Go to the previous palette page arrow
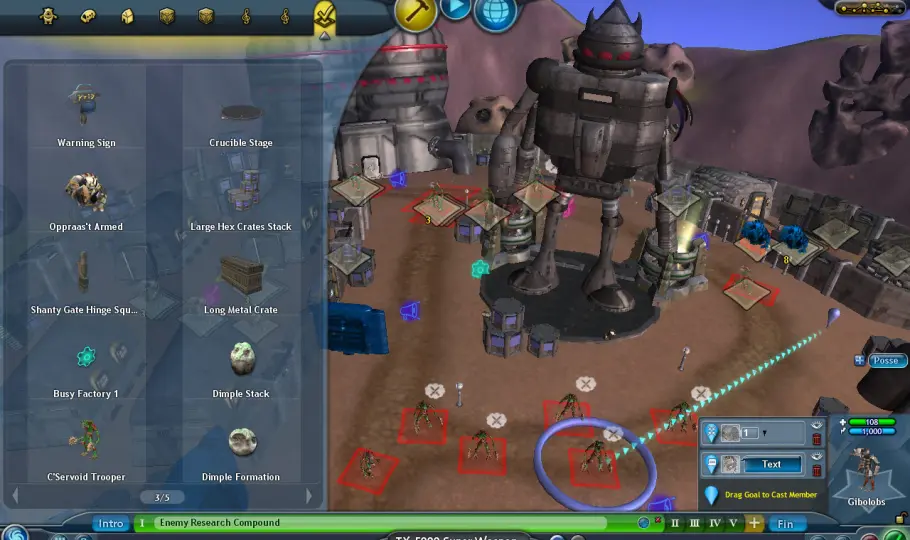 (15, 496)
